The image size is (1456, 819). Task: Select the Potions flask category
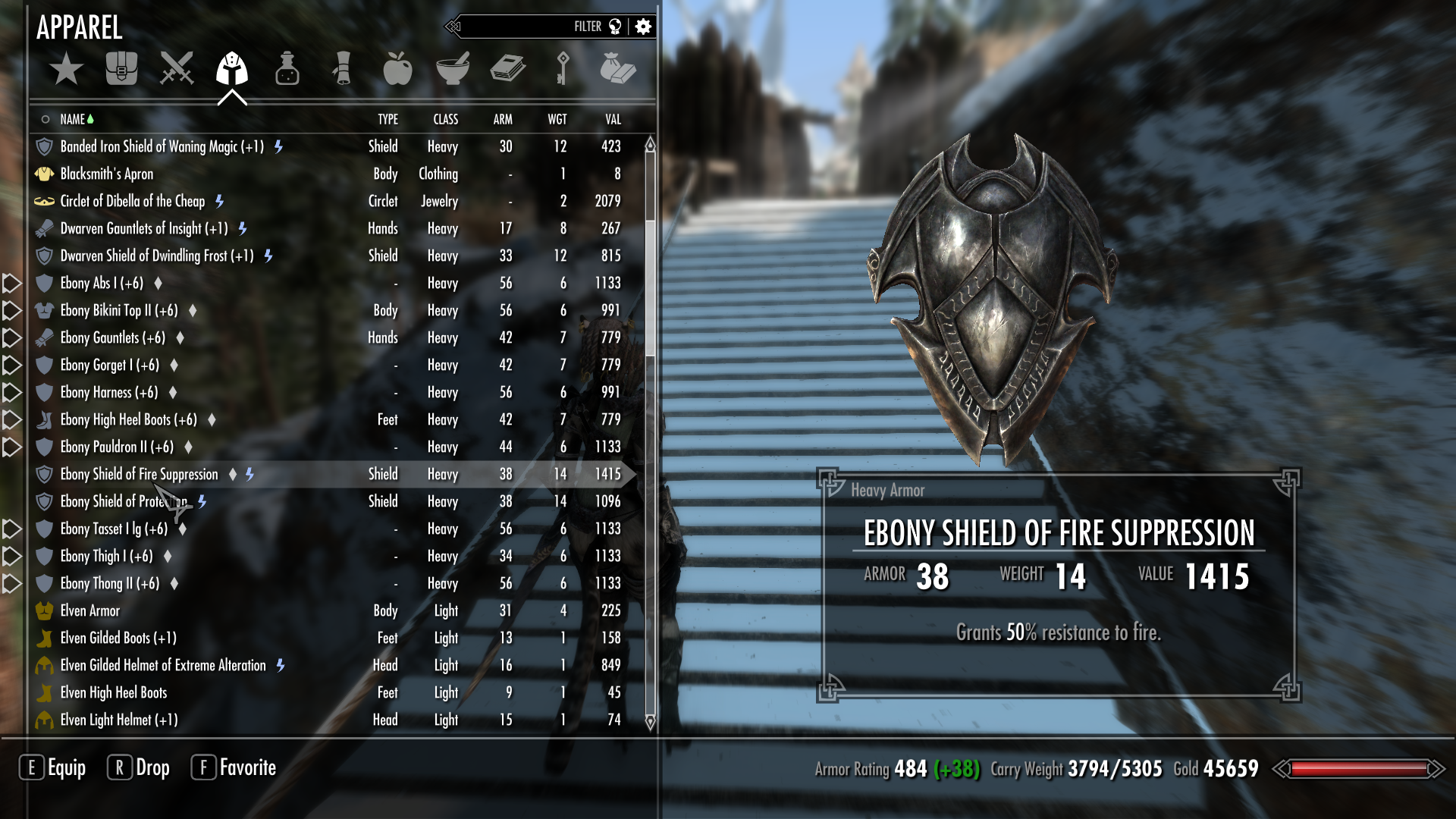tap(287, 69)
